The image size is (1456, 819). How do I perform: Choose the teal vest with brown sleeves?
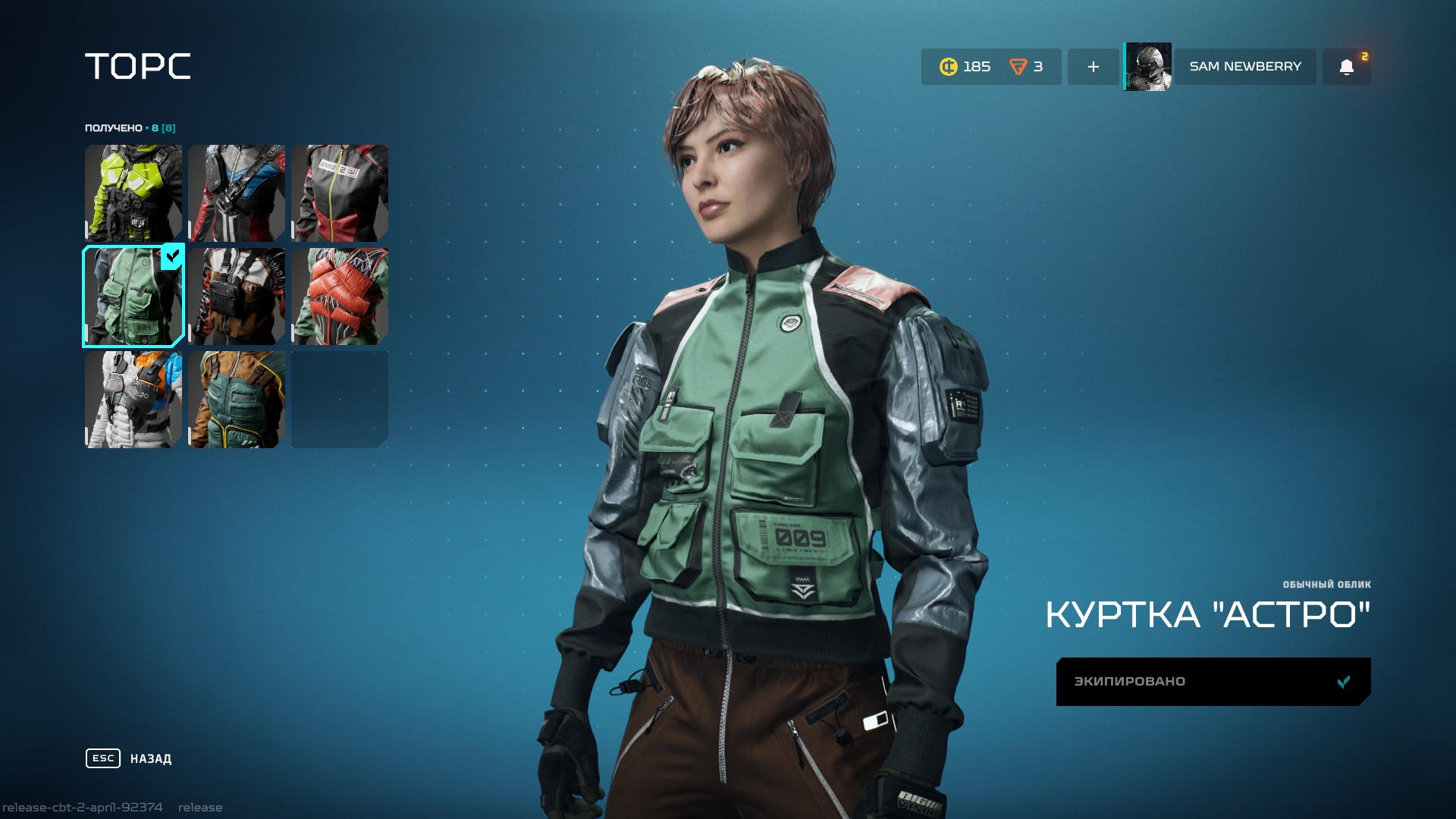(x=237, y=400)
